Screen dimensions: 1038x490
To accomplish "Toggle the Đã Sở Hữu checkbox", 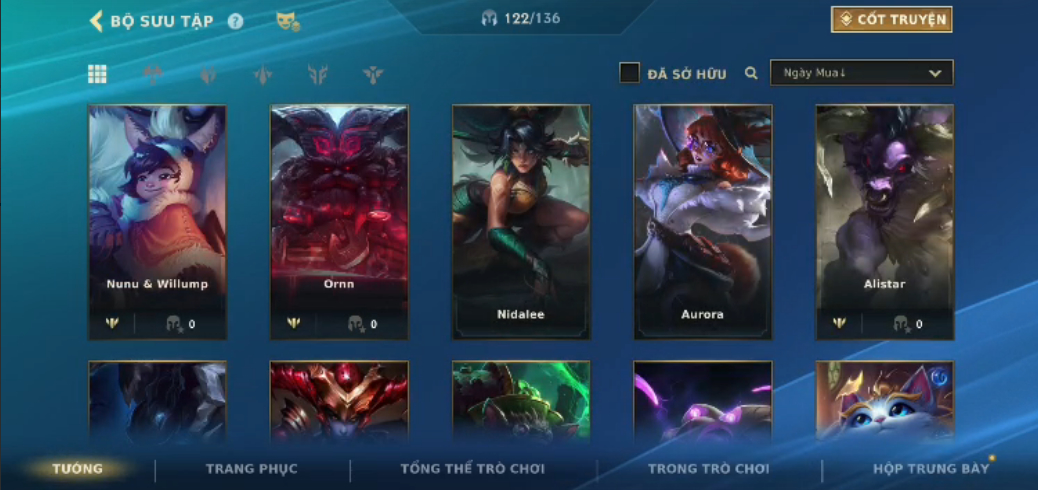I will click(629, 73).
